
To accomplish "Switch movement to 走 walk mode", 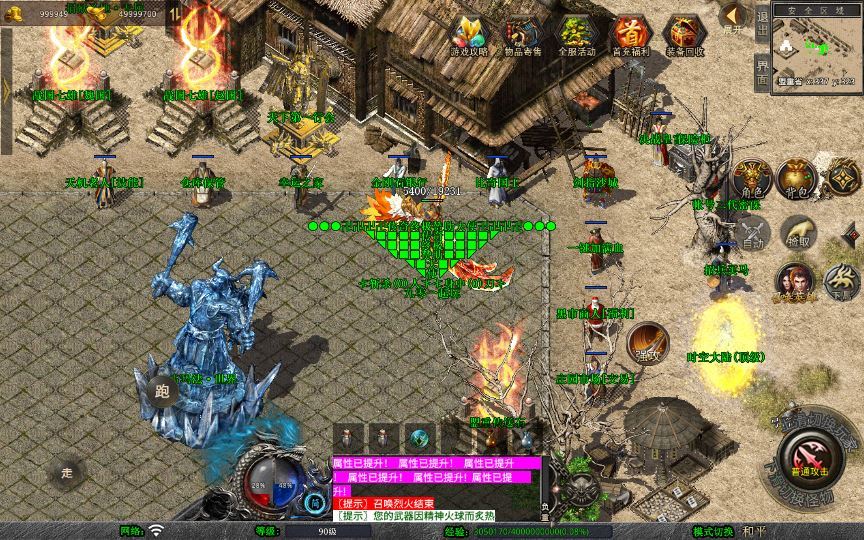I will pos(68,472).
